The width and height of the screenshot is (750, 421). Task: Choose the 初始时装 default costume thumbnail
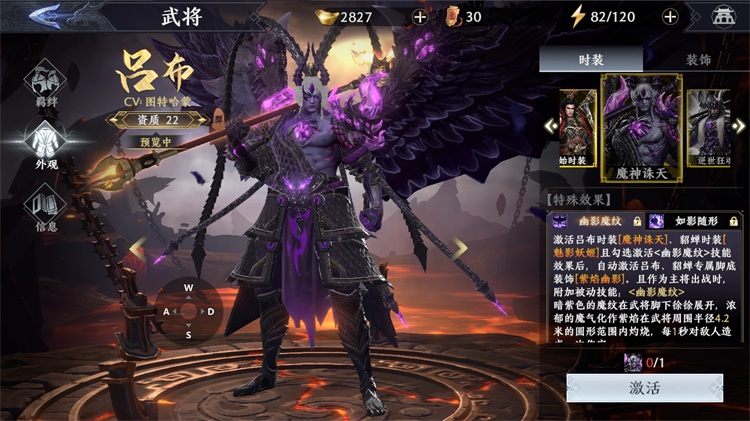[x=578, y=125]
